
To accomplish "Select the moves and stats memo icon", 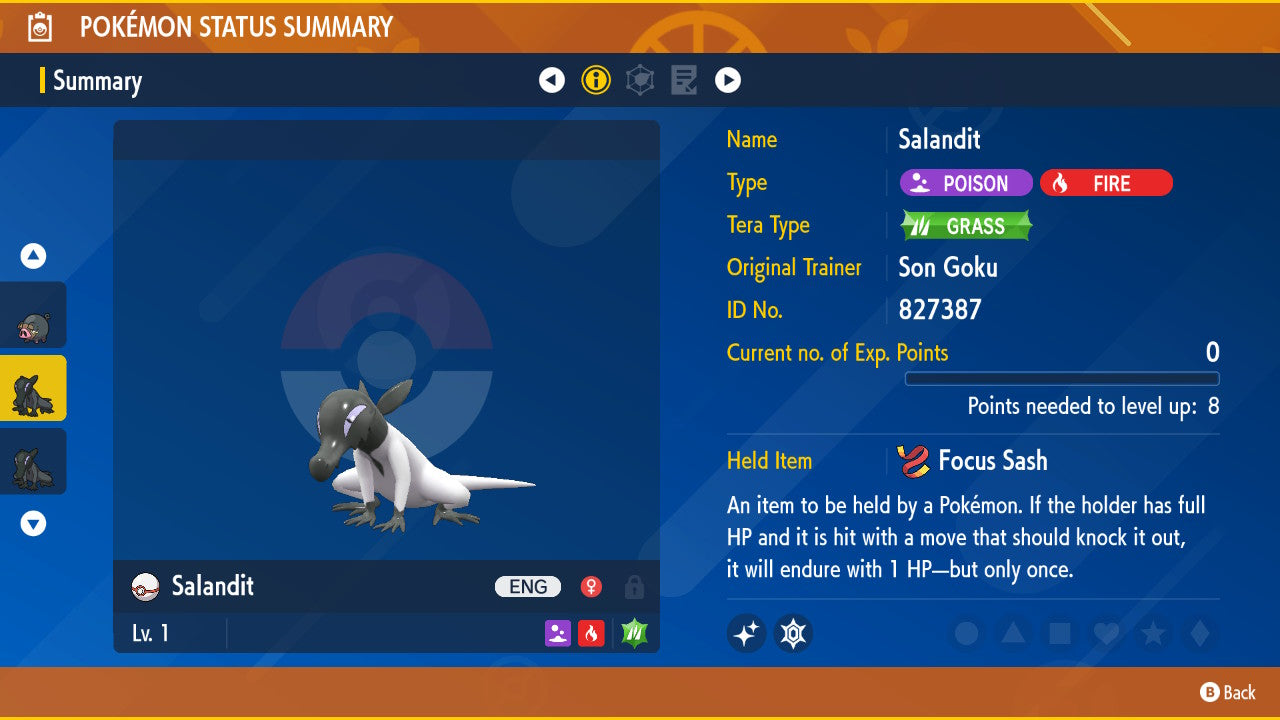I will (684, 80).
